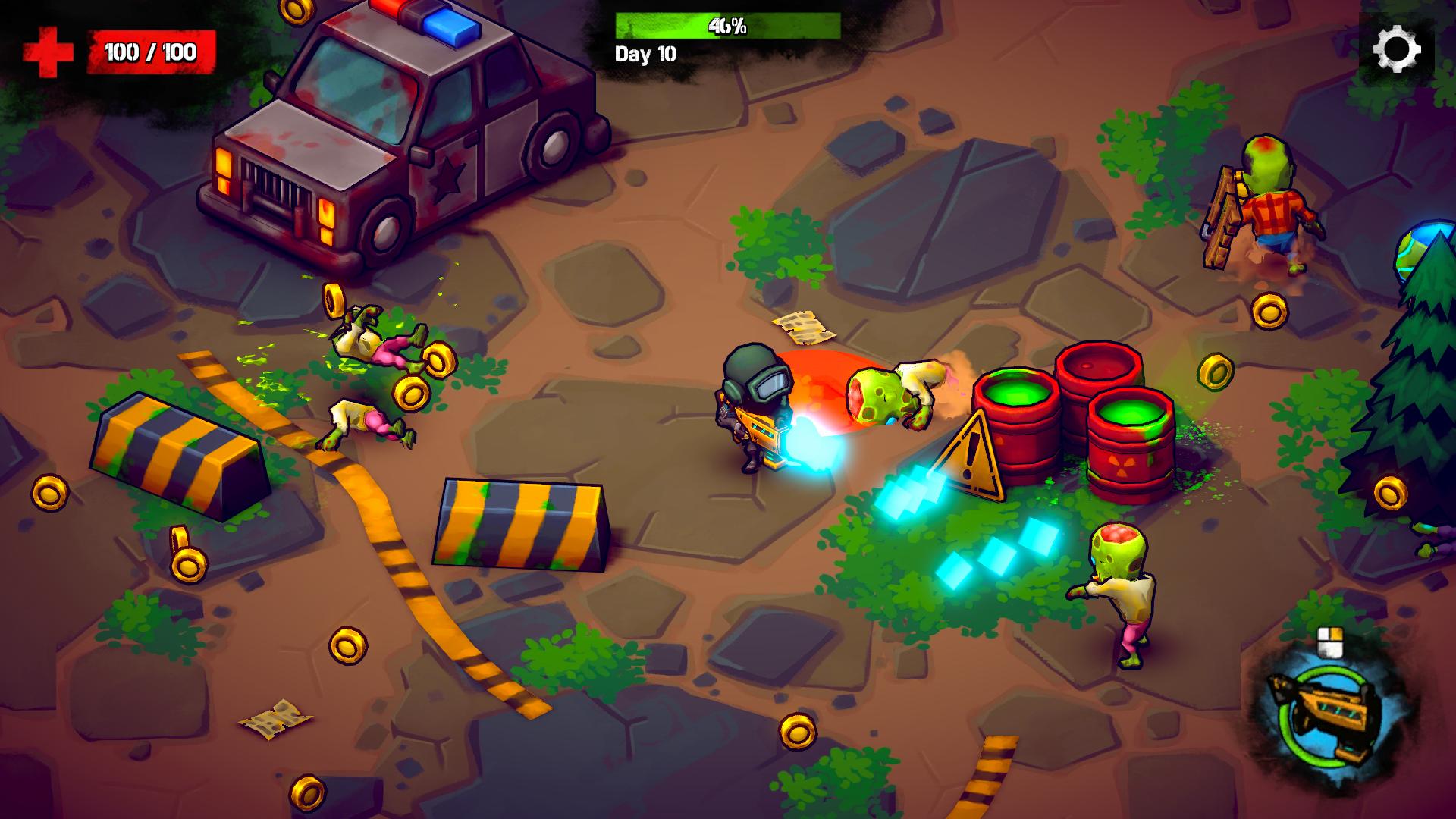Image resolution: width=1456 pixels, height=819 pixels.
Task: Open the settings gear menu
Action: tap(1396, 50)
